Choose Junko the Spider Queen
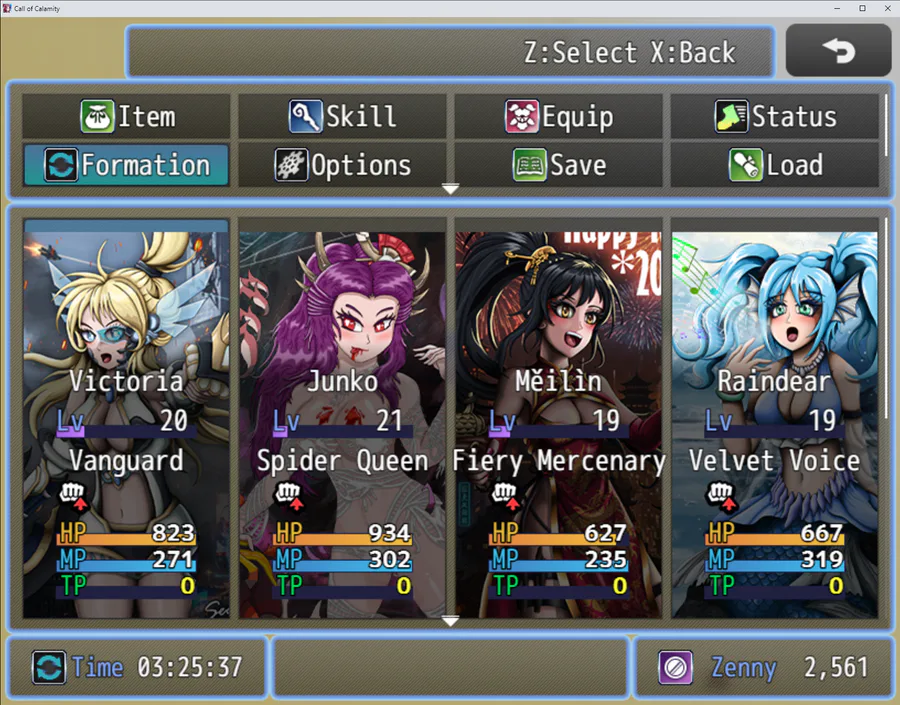This screenshot has height=705, width=900. pyautogui.click(x=343, y=418)
